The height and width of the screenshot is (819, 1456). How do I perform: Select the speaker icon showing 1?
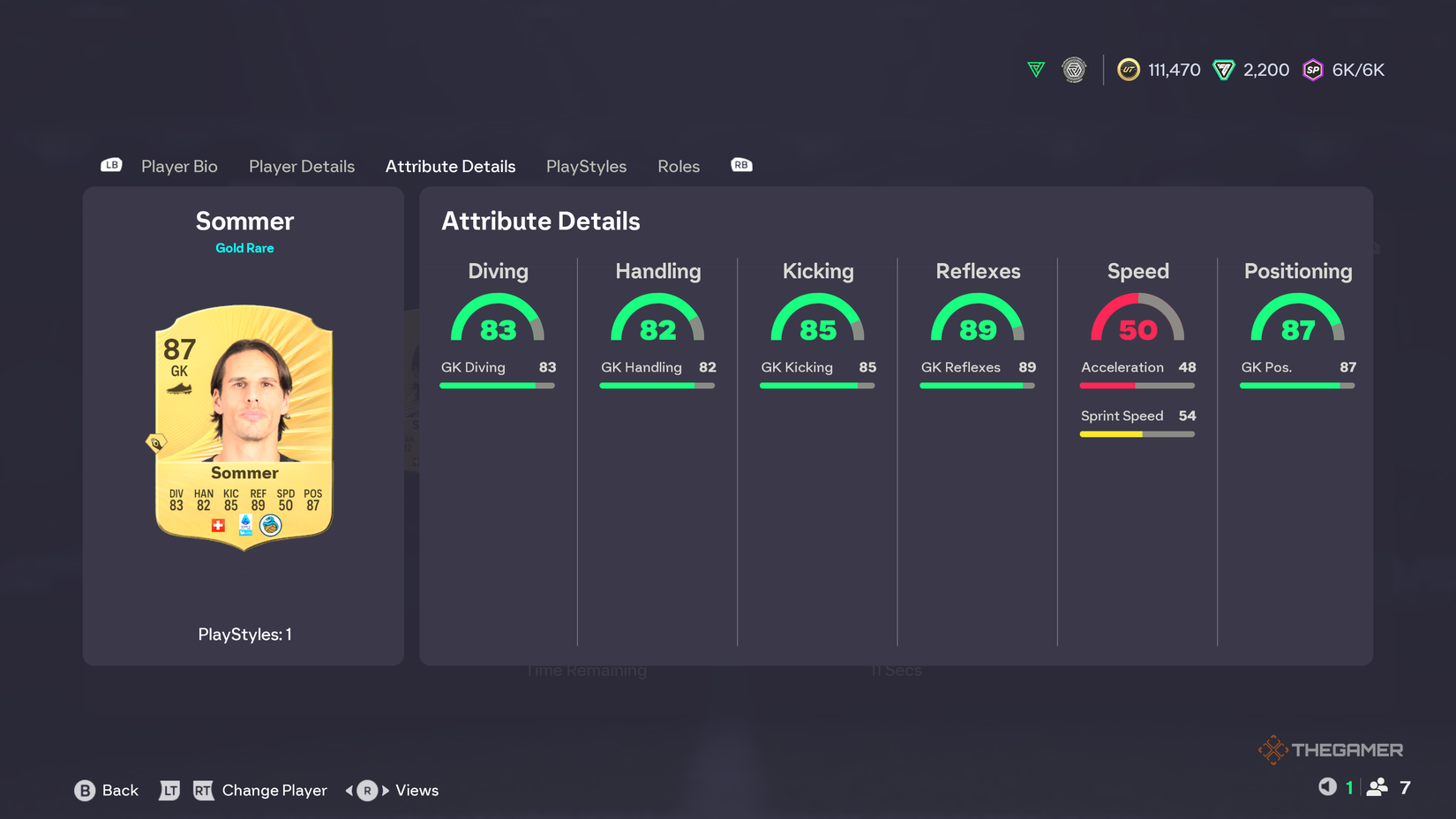point(1326,787)
